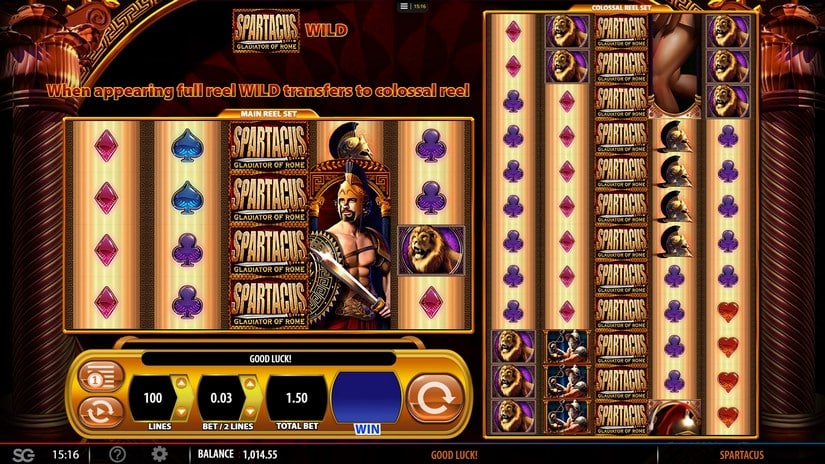
Task: Open the settings gear icon
Action: point(159,454)
